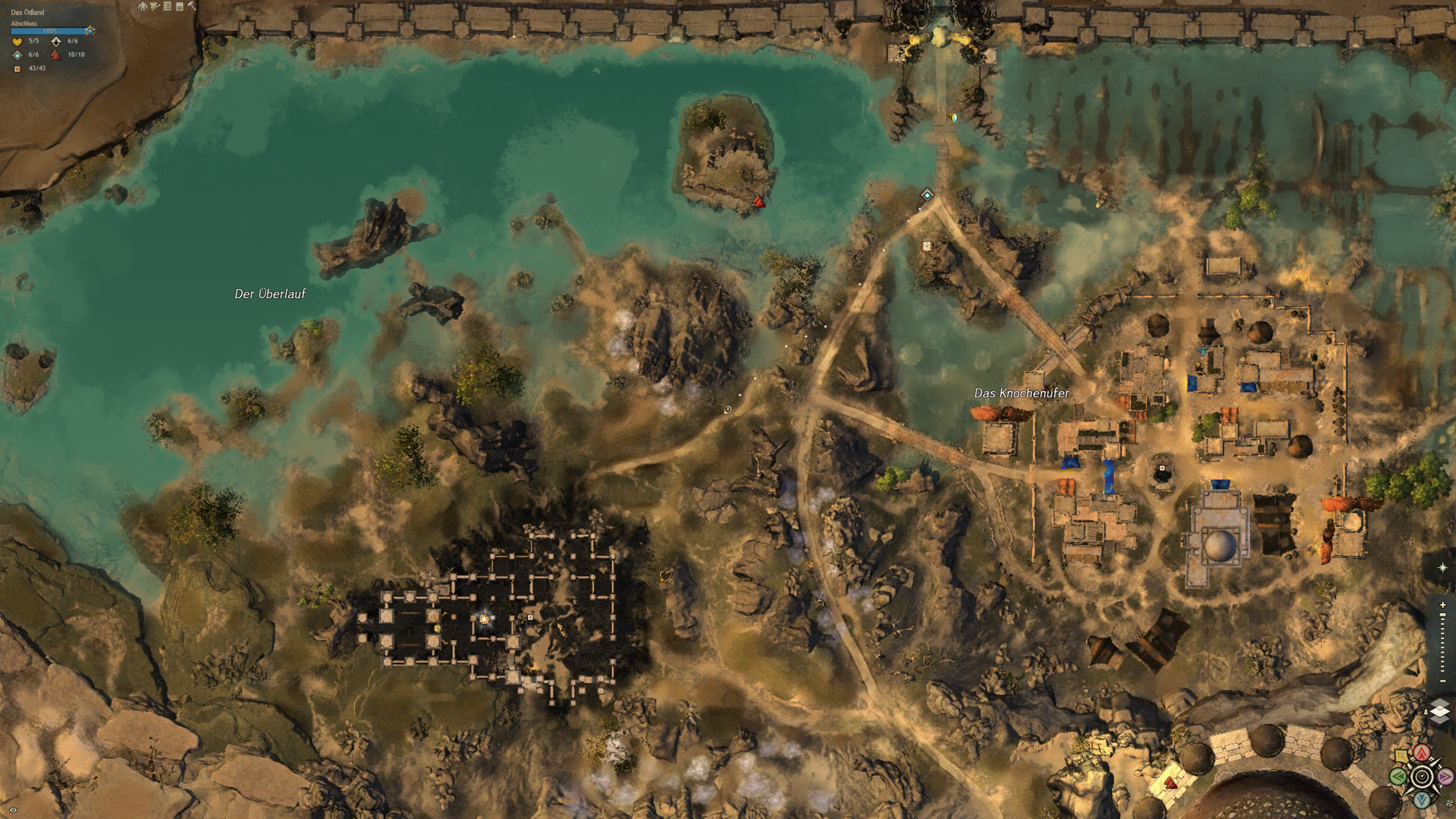Zoom out the map with minus button
The width and height of the screenshot is (1456, 819).
pyautogui.click(x=1443, y=681)
